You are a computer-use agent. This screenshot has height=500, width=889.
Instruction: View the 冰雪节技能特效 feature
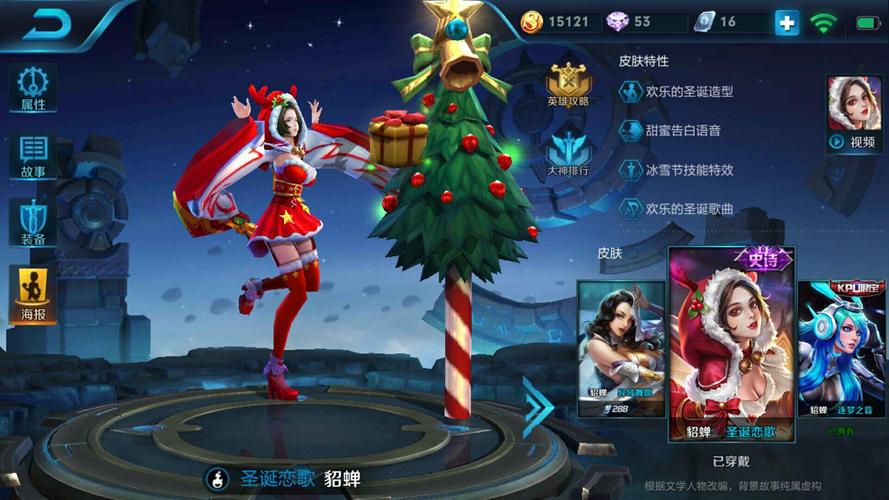(676, 170)
